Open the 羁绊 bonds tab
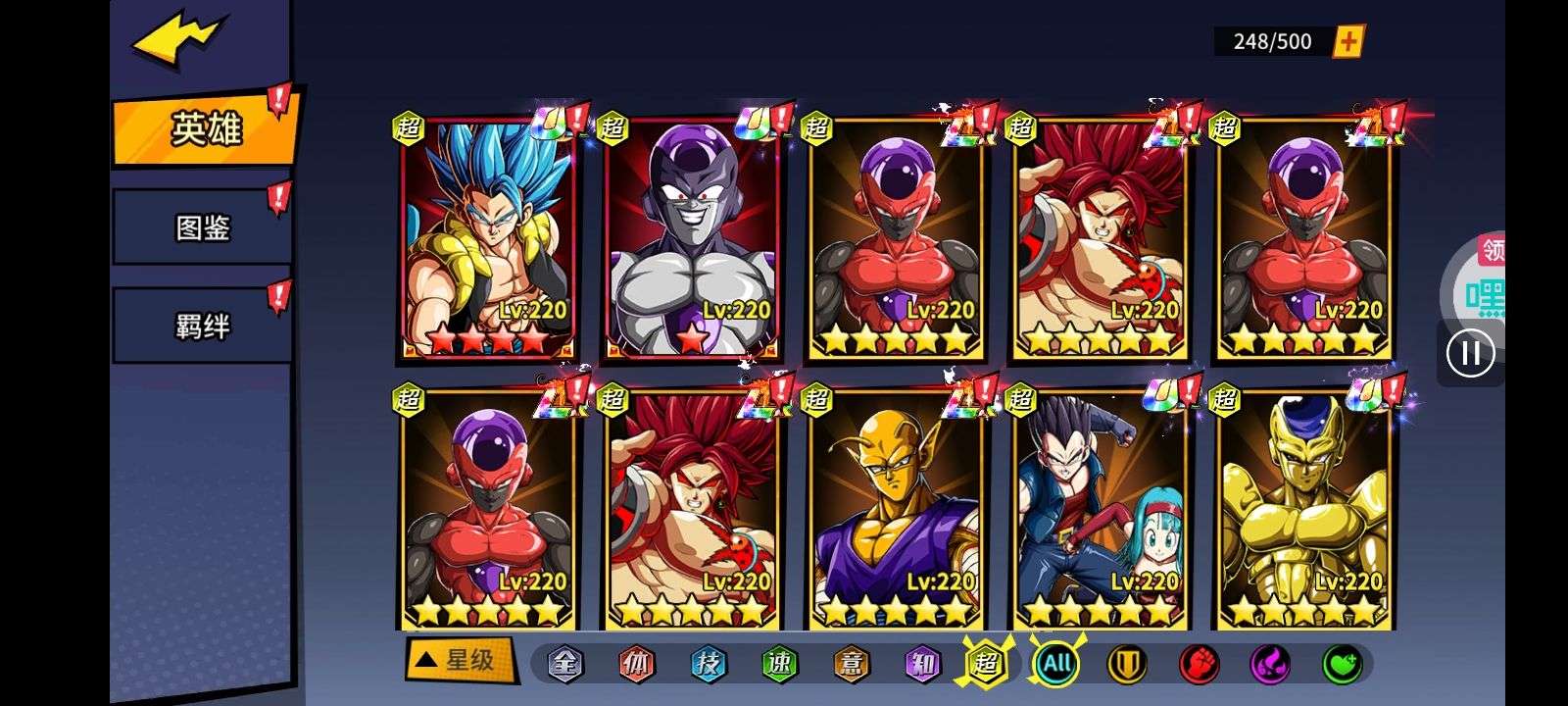This screenshot has width=1568, height=706. (x=202, y=326)
